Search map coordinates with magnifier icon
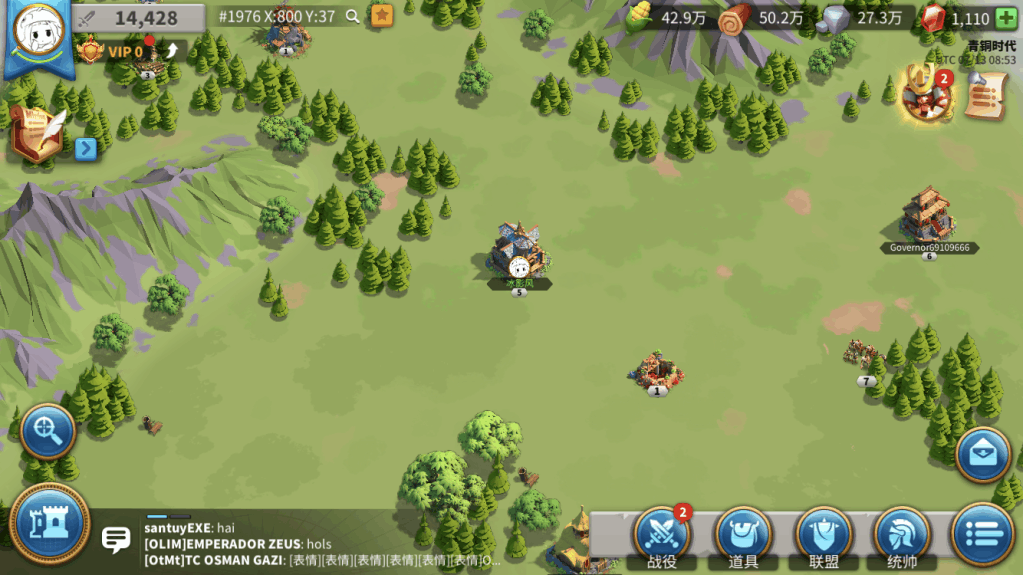 [x=352, y=16]
